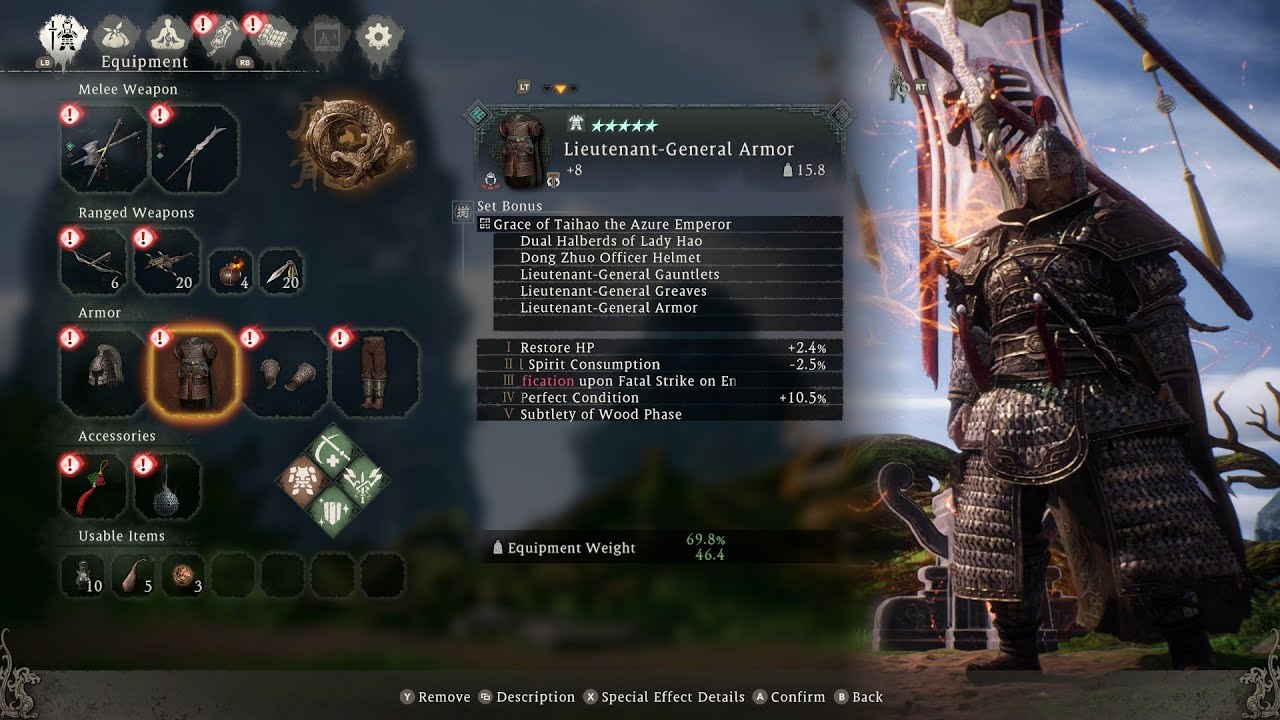Screen dimensions: 1280x720
Task: Switch to the item pouch tab
Action: pos(118,38)
